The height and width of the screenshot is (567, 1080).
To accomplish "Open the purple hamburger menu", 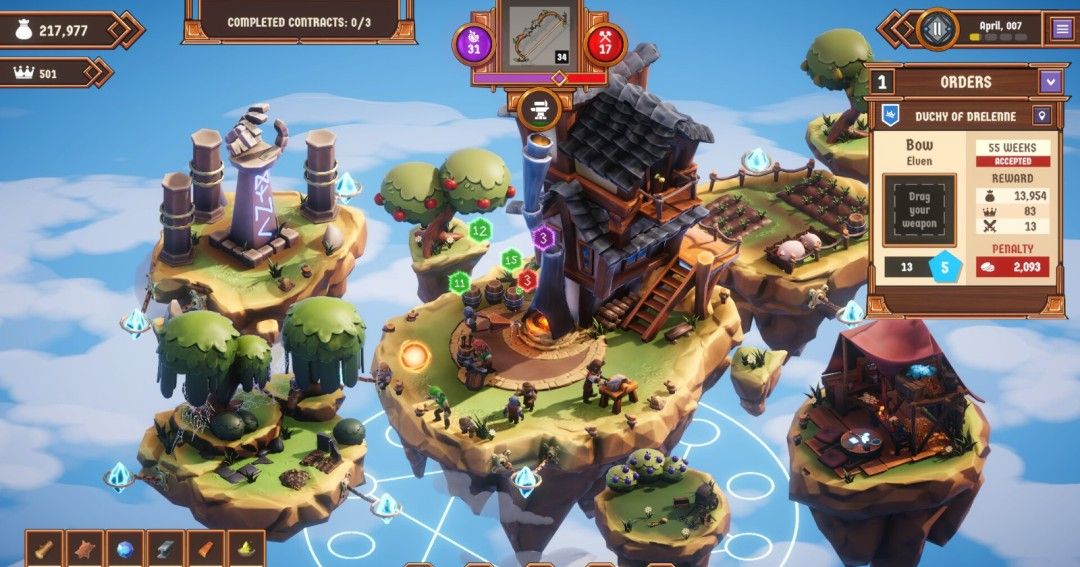I will click(1062, 29).
